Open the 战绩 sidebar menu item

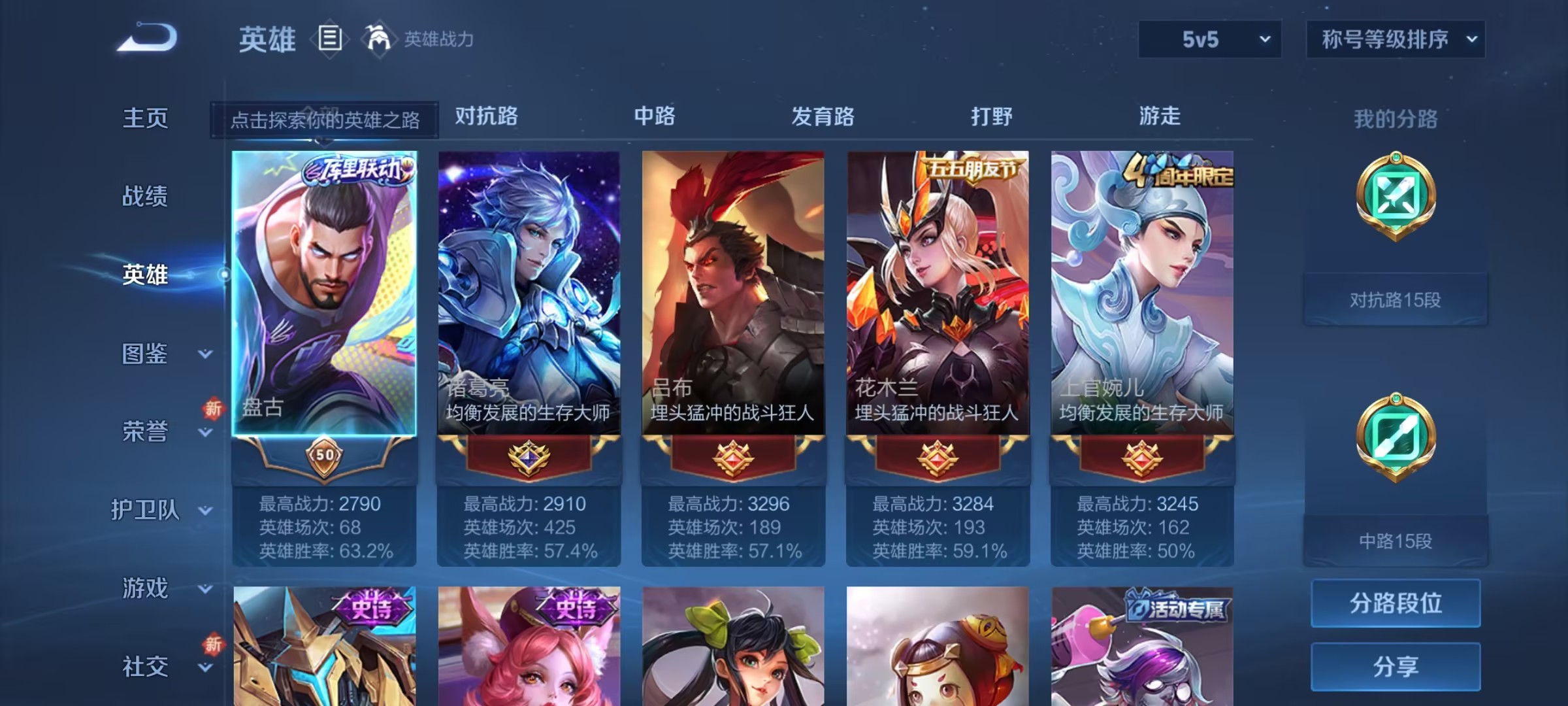[145, 197]
